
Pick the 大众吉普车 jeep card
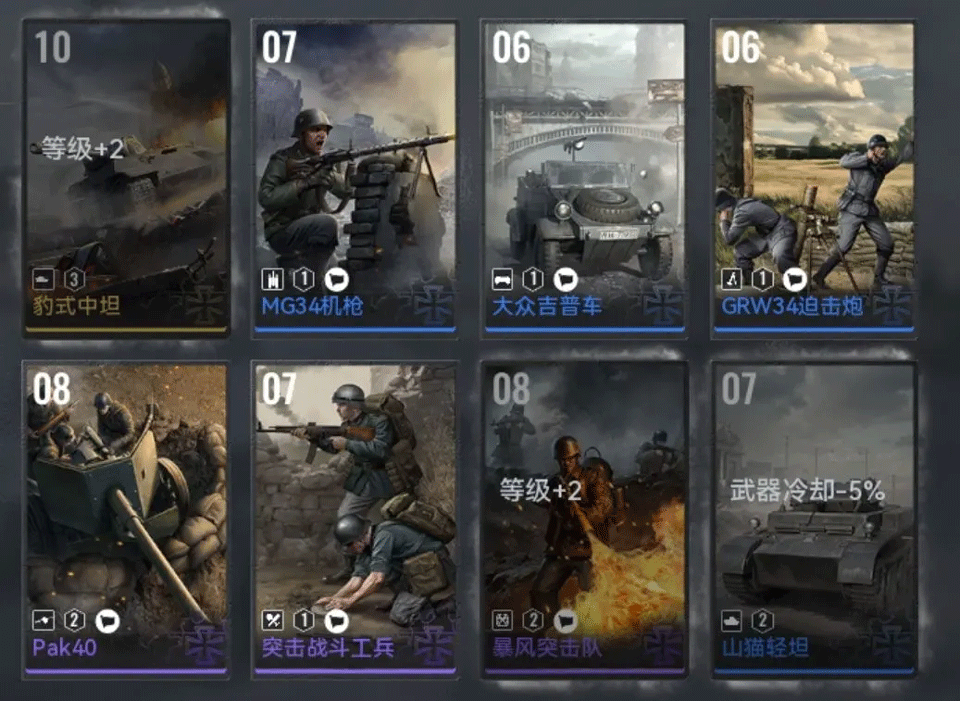[x=584, y=178]
